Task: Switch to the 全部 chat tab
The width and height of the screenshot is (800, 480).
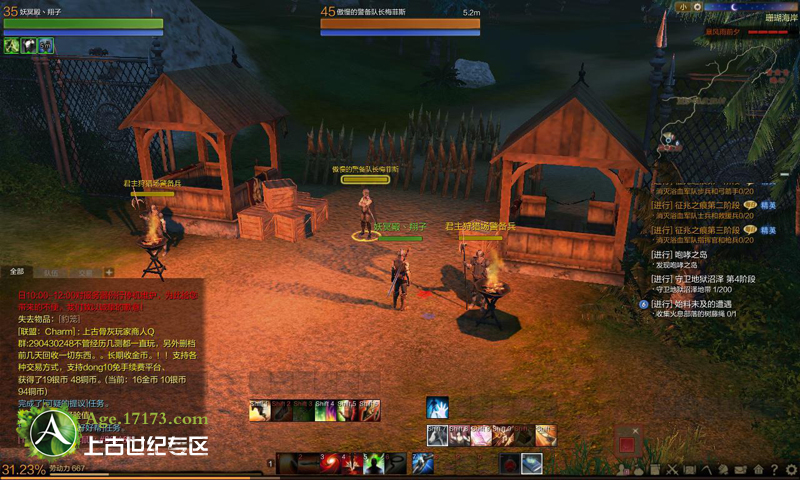Action: click(17, 271)
